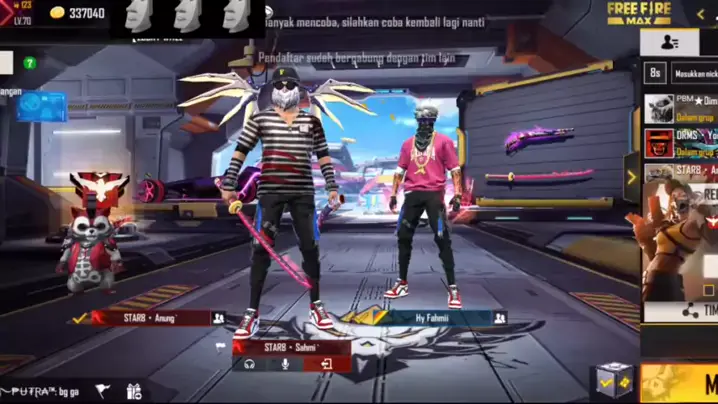Open the chat message bar
The width and height of the screenshot is (718, 404).
[x=40, y=389]
